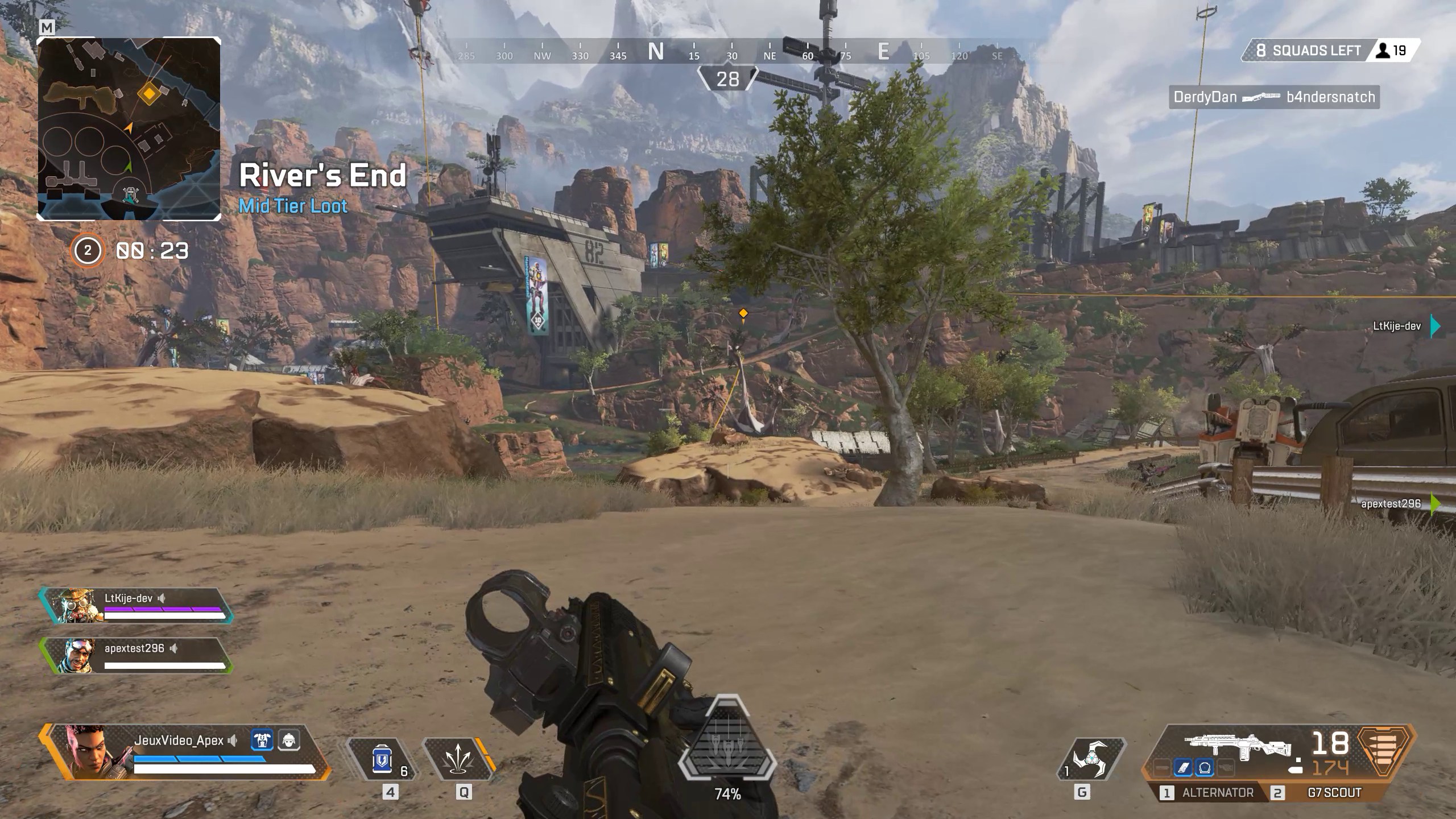Select the helmet icon next to the armor icon
This screenshot has width=1456, height=819.
[x=289, y=741]
